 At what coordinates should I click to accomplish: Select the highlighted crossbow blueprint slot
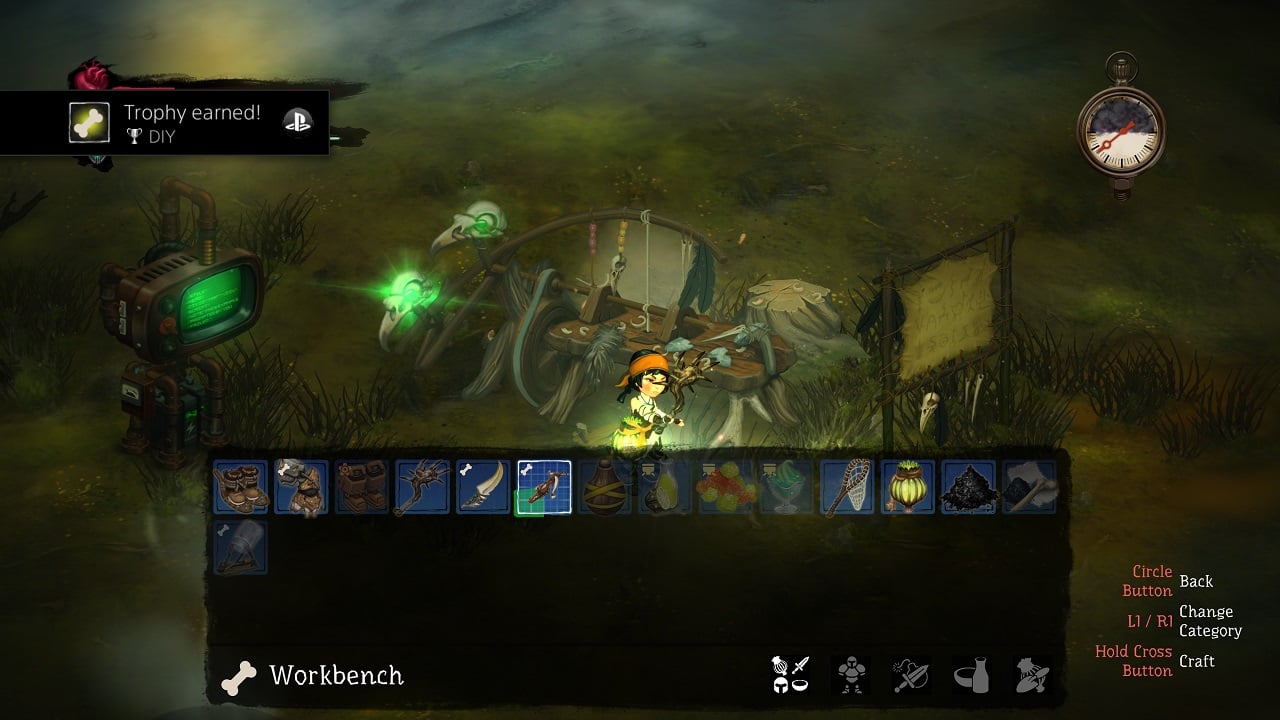click(x=544, y=487)
